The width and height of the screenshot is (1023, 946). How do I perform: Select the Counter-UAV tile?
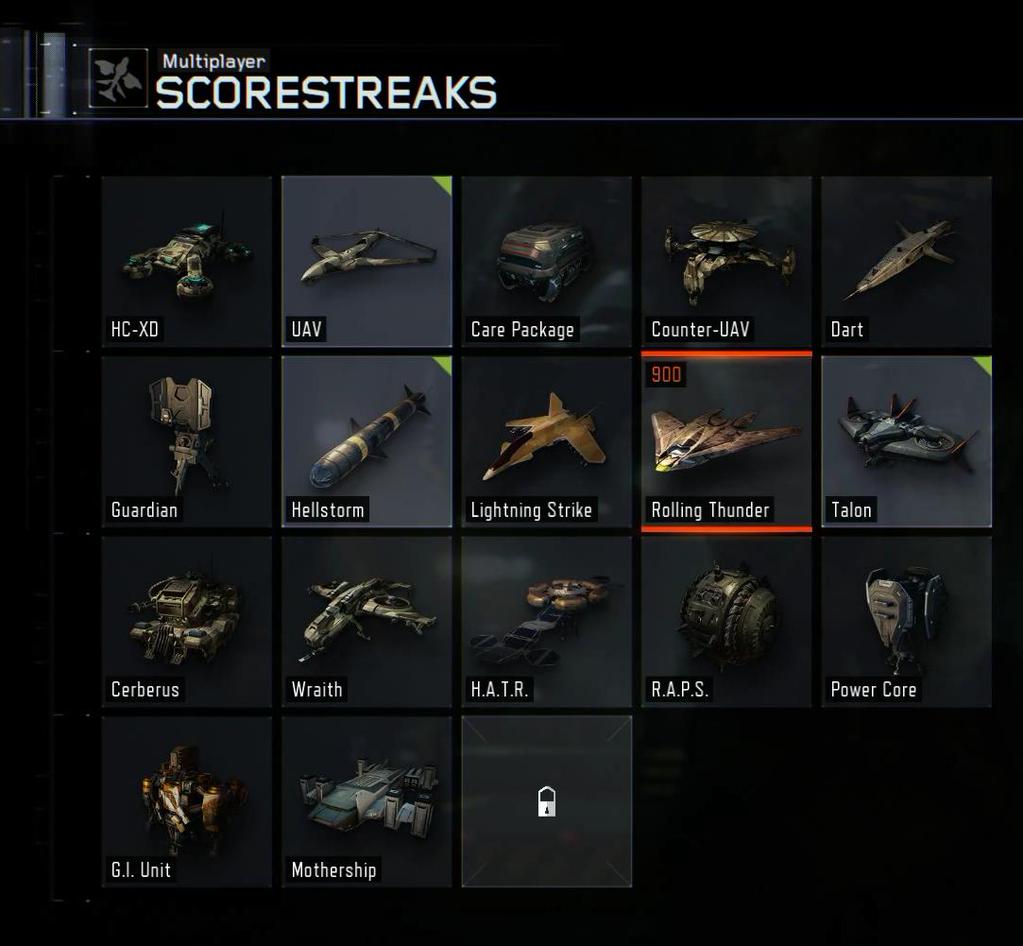click(727, 261)
